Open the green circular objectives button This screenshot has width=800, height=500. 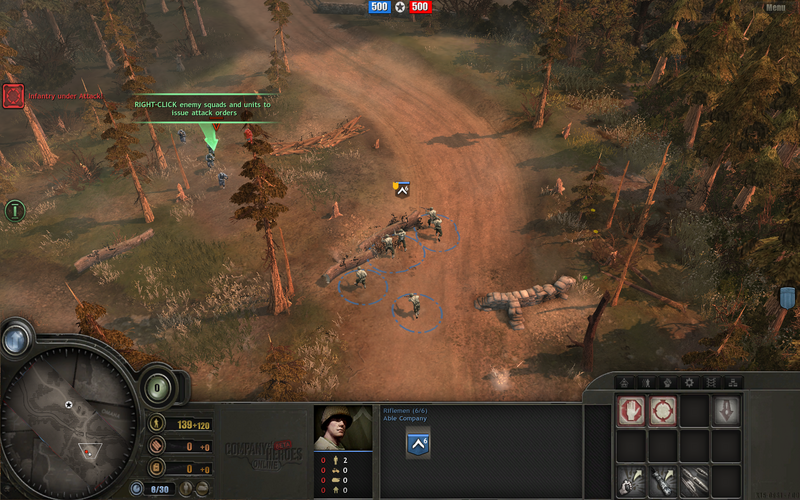pos(14,211)
